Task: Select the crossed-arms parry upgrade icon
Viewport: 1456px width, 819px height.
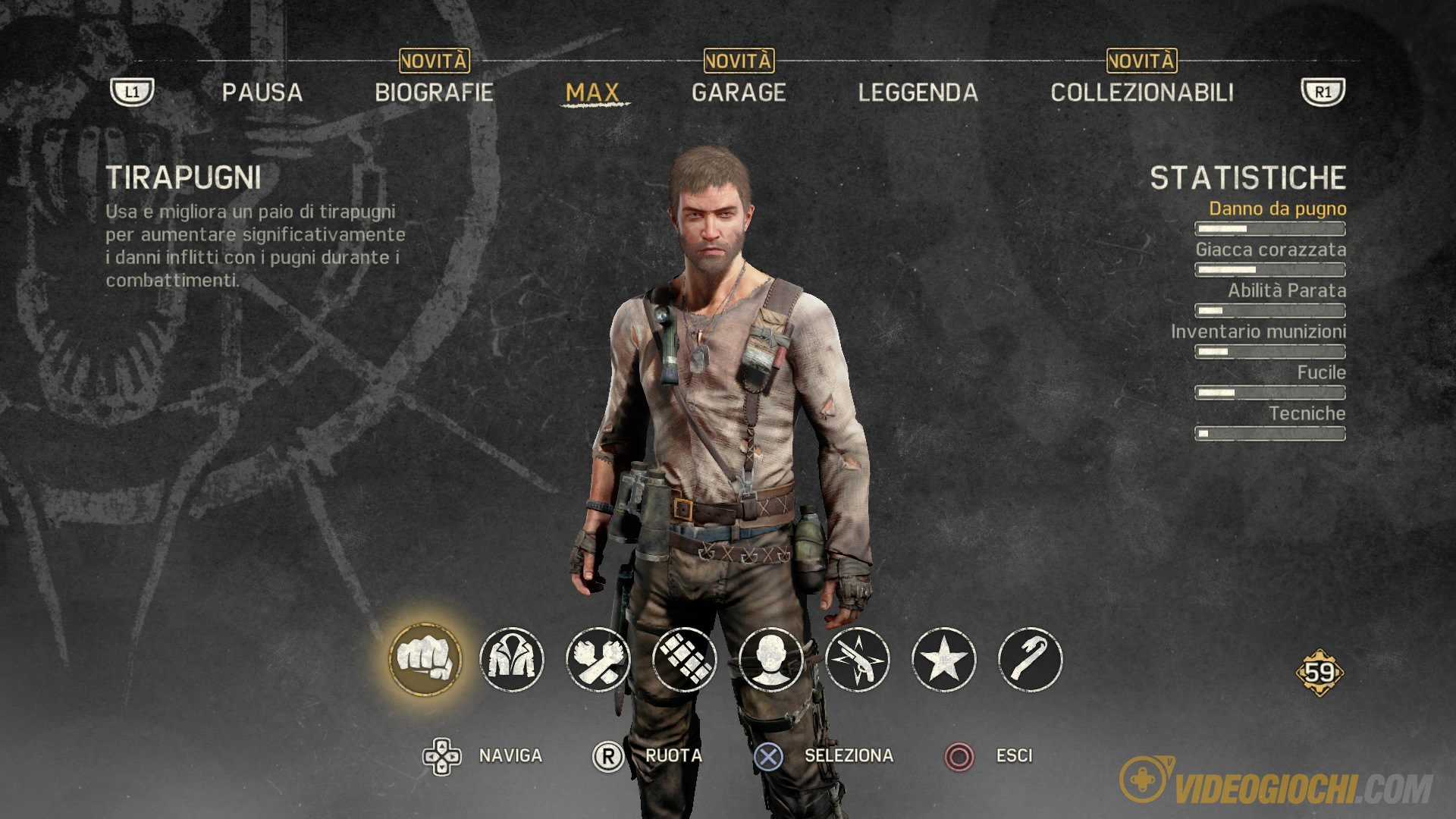Action: tap(598, 659)
